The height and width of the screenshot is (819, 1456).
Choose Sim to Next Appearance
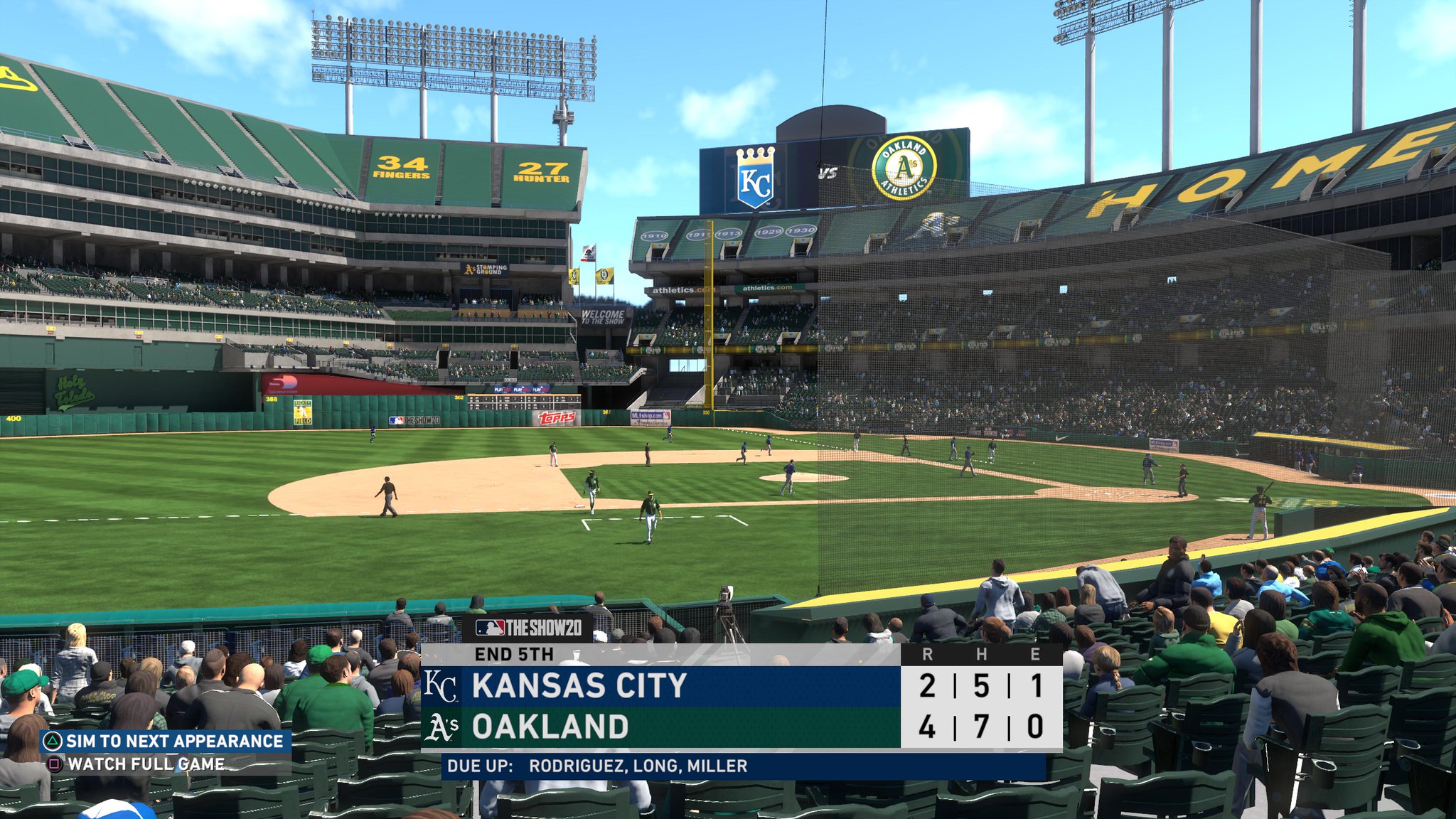click(x=165, y=742)
